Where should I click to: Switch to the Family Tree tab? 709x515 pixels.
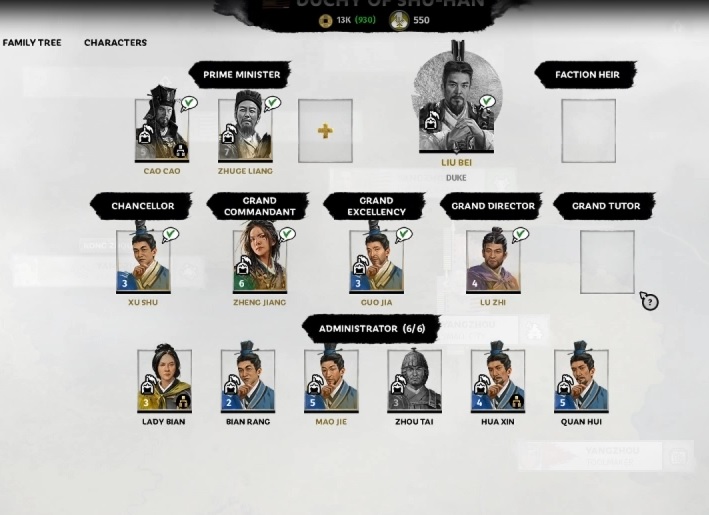point(32,43)
